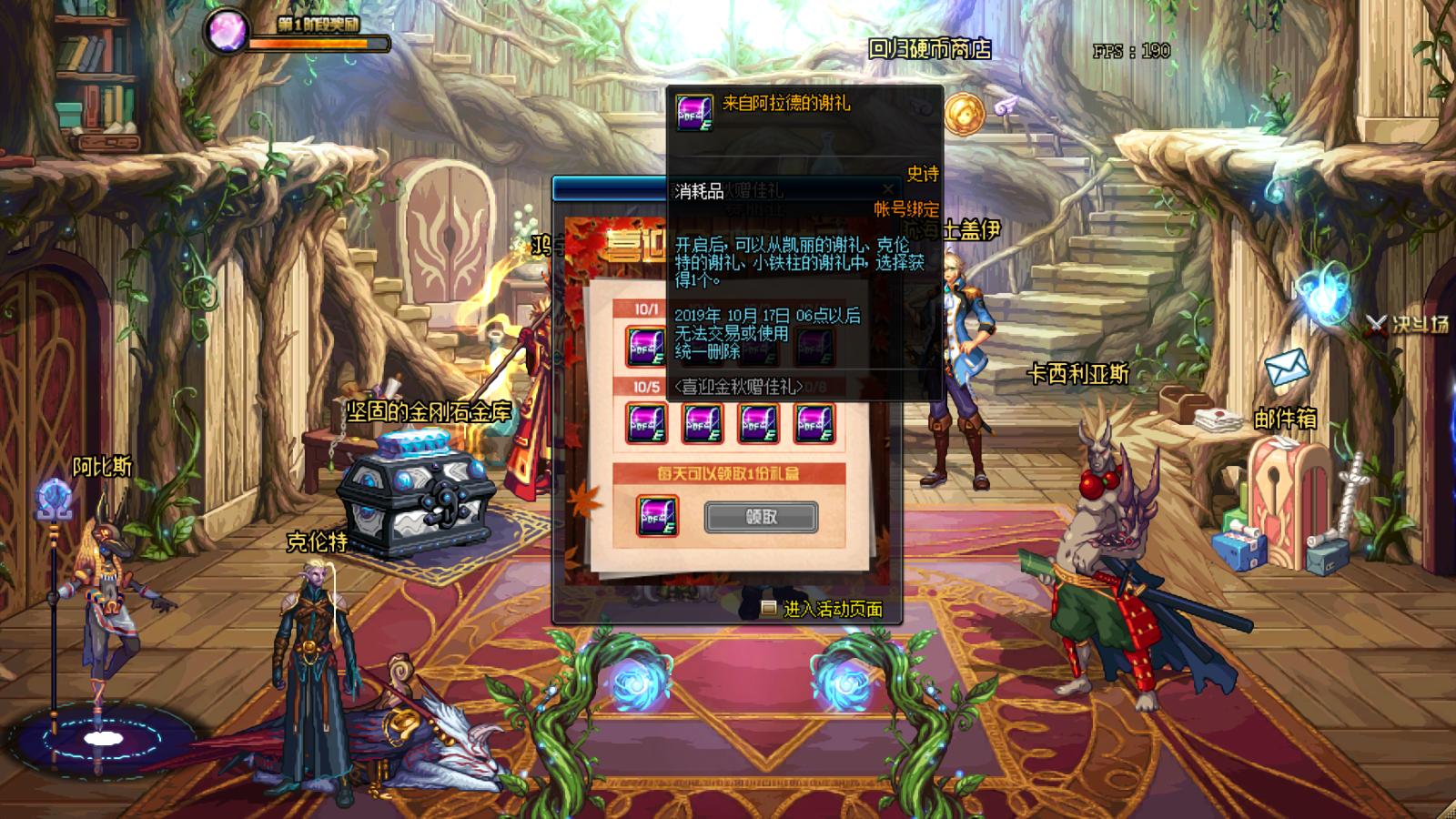Close the autumn gift event window

[887, 189]
